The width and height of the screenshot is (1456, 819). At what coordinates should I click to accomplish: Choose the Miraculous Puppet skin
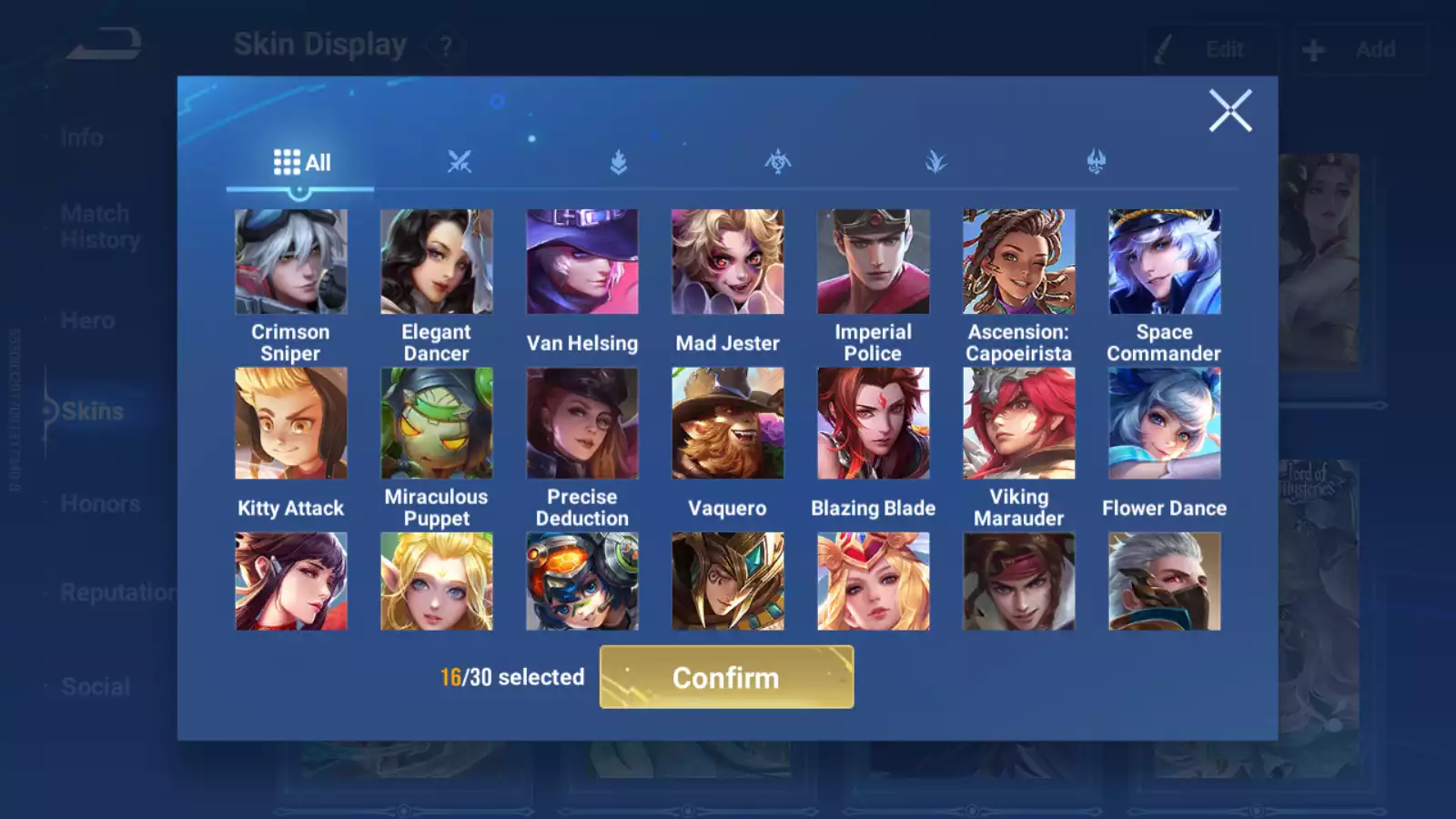coord(437,423)
